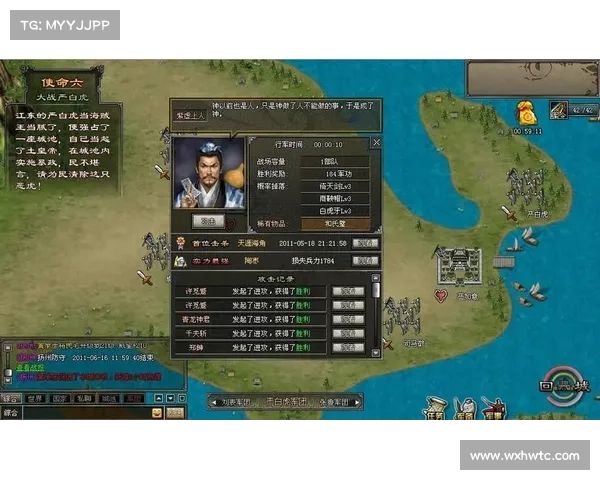This screenshot has width=600, height=480.
Task: View 香龙神君's attack record
Action: pos(348,319)
